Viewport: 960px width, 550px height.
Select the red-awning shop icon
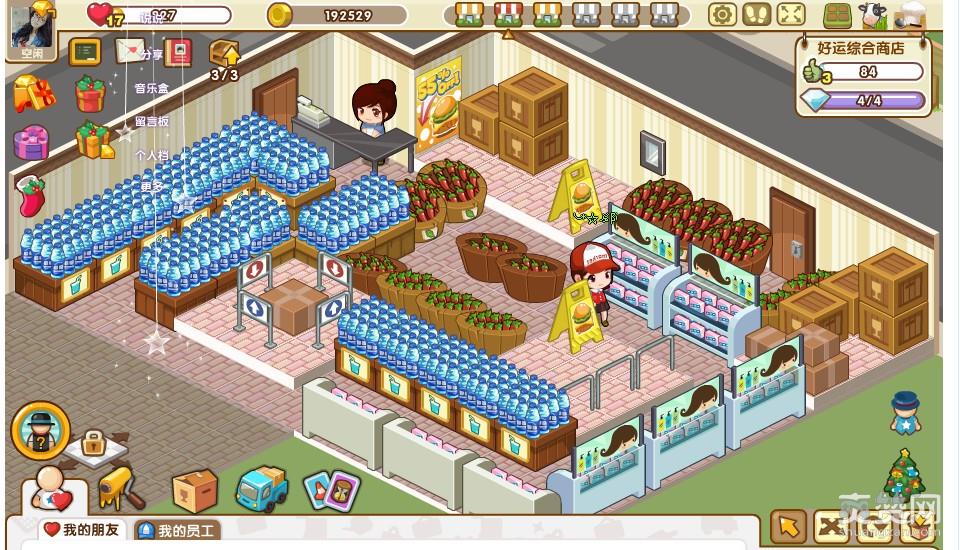(x=508, y=14)
